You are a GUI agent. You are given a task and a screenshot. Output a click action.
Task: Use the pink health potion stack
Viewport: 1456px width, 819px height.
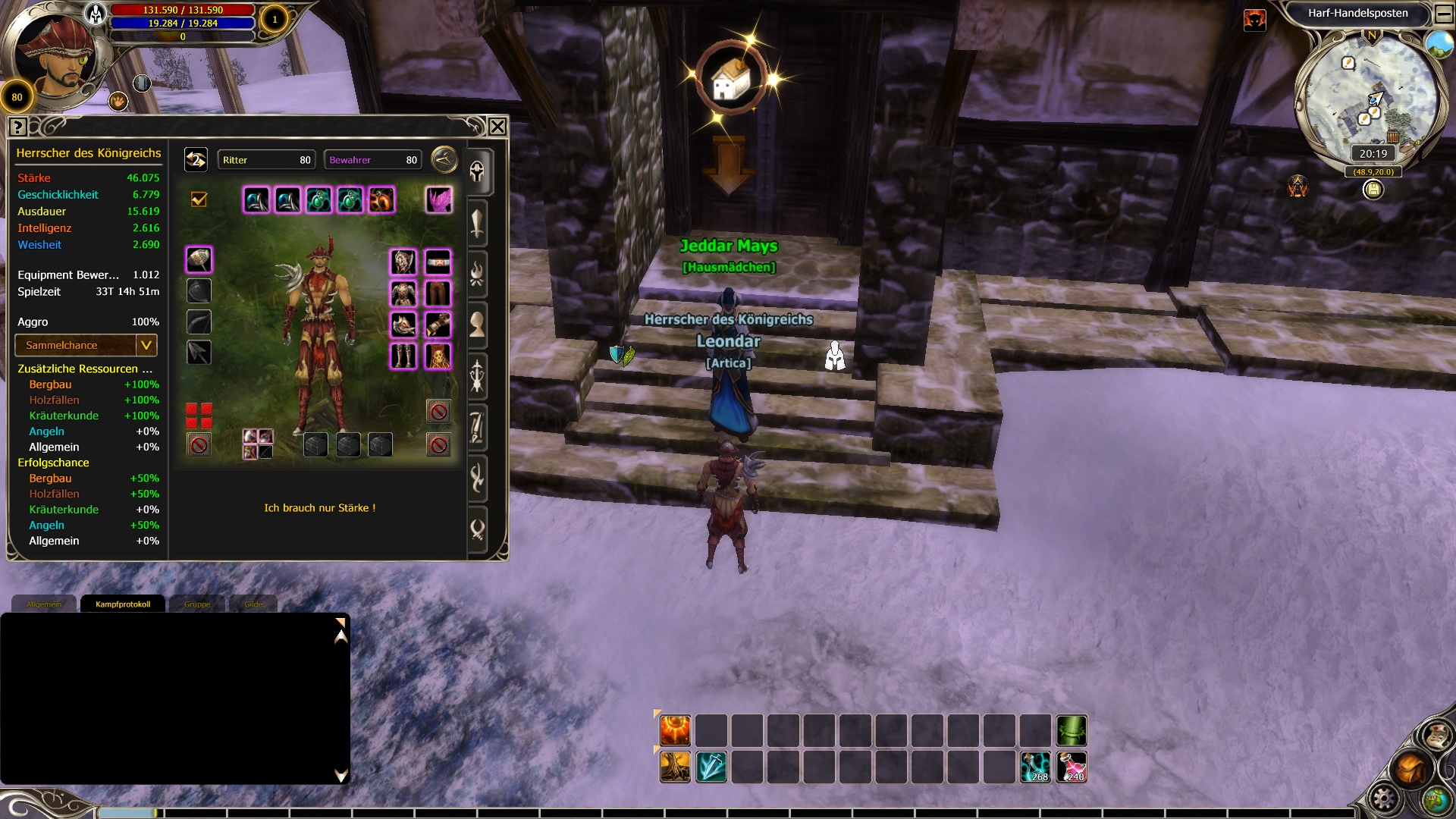[x=1072, y=767]
